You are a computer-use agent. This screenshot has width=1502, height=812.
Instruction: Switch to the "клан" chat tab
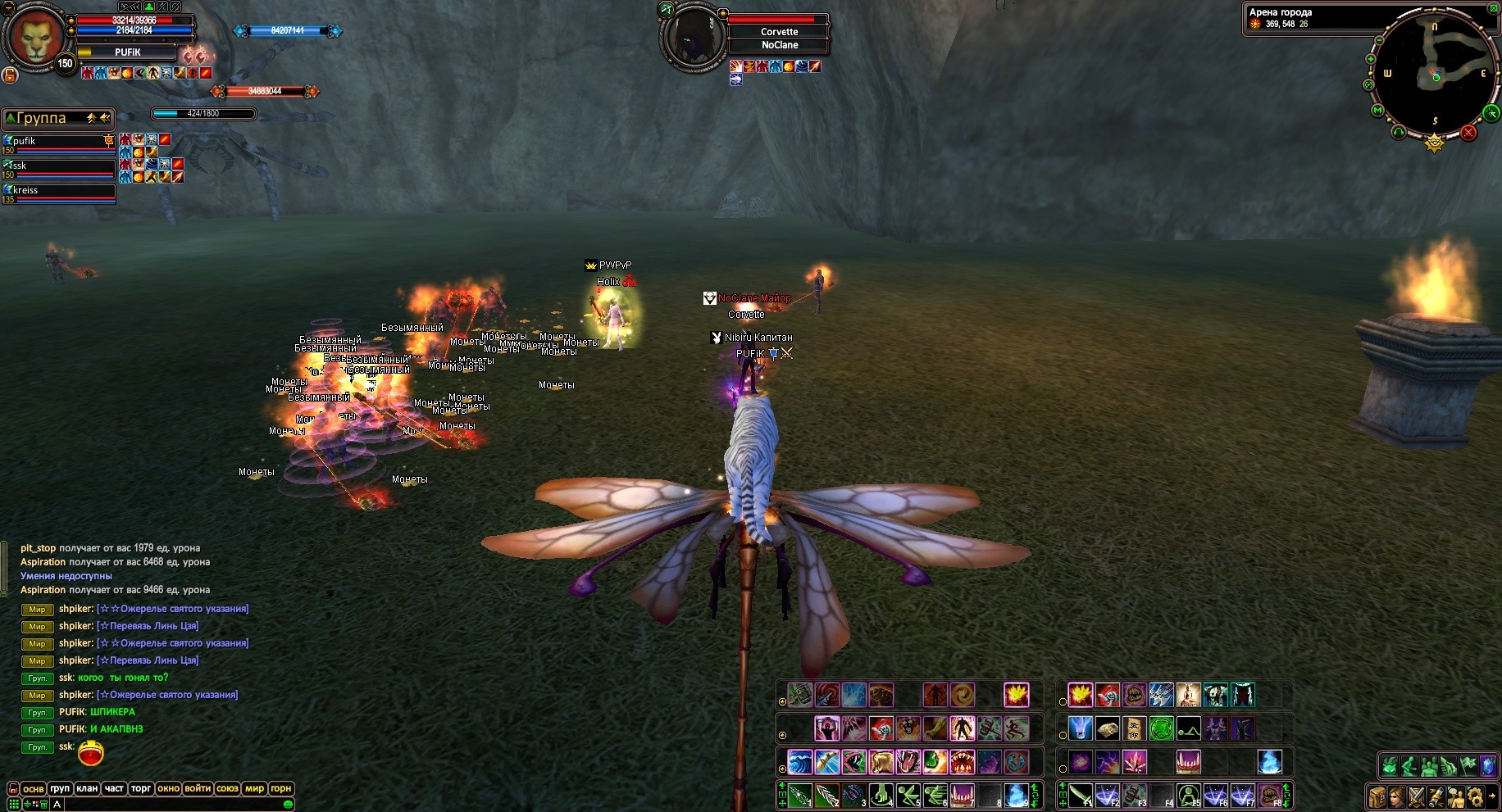[87, 788]
